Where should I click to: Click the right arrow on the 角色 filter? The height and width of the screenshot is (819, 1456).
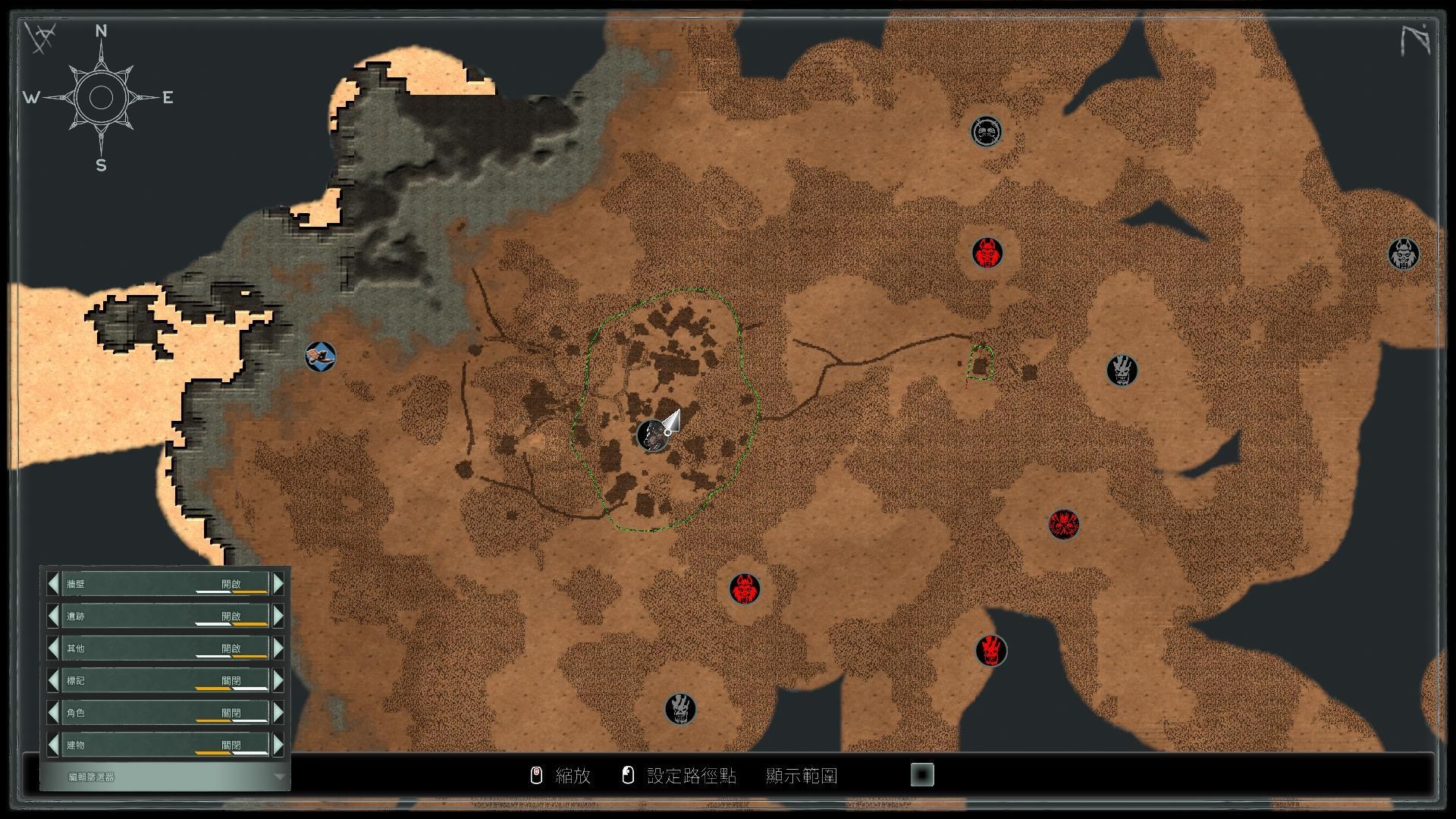pyautogui.click(x=278, y=713)
